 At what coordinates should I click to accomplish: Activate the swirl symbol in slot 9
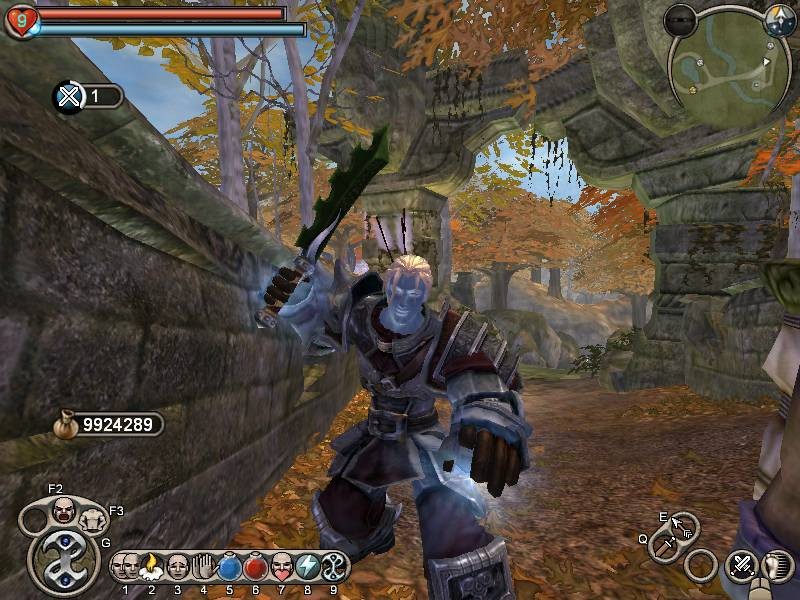(332, 567)
